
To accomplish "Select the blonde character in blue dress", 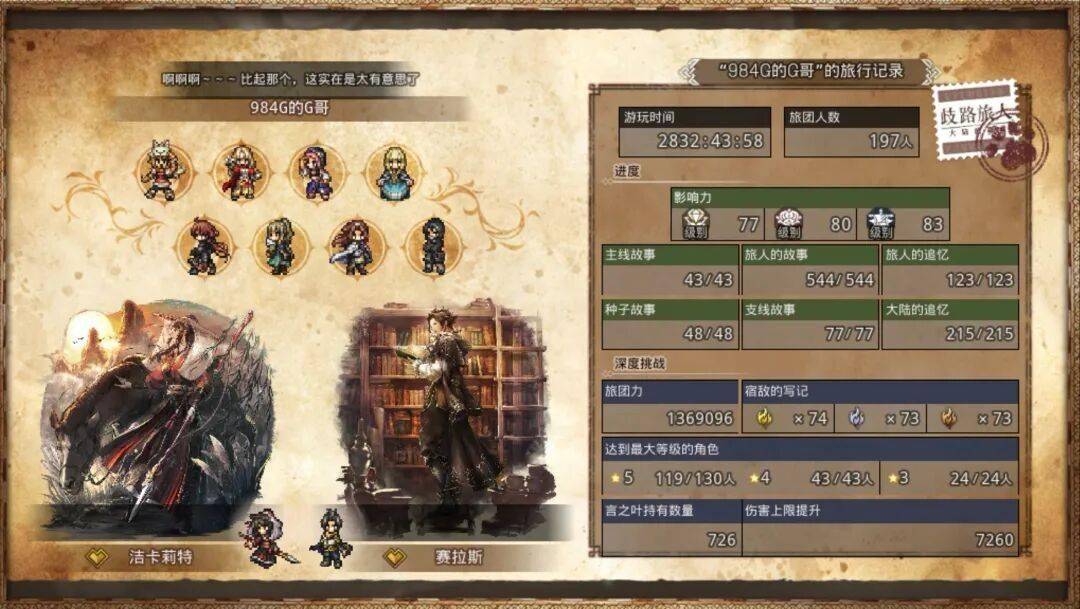I will pos(394,172).
